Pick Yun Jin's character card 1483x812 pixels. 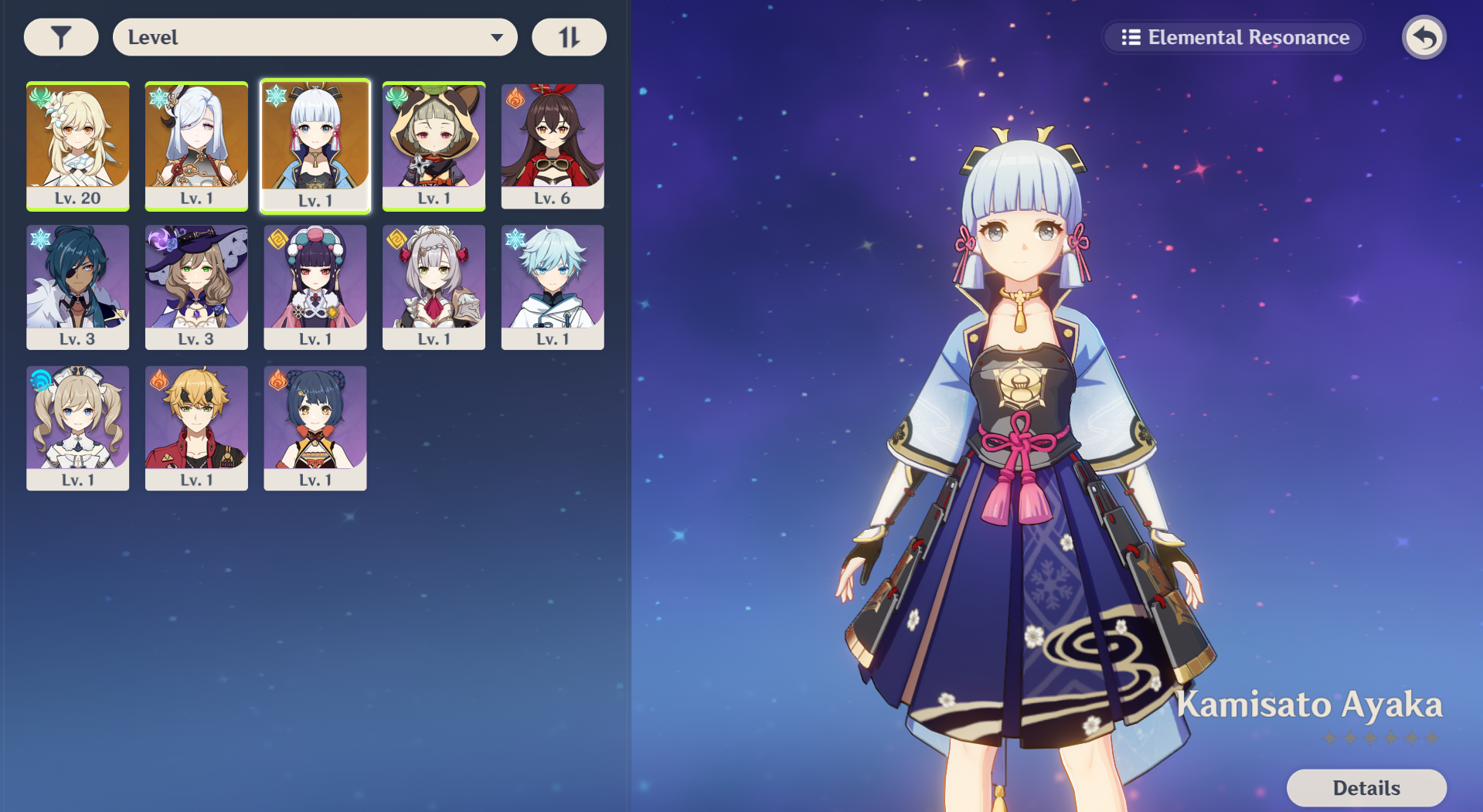(x=315, y=287)
